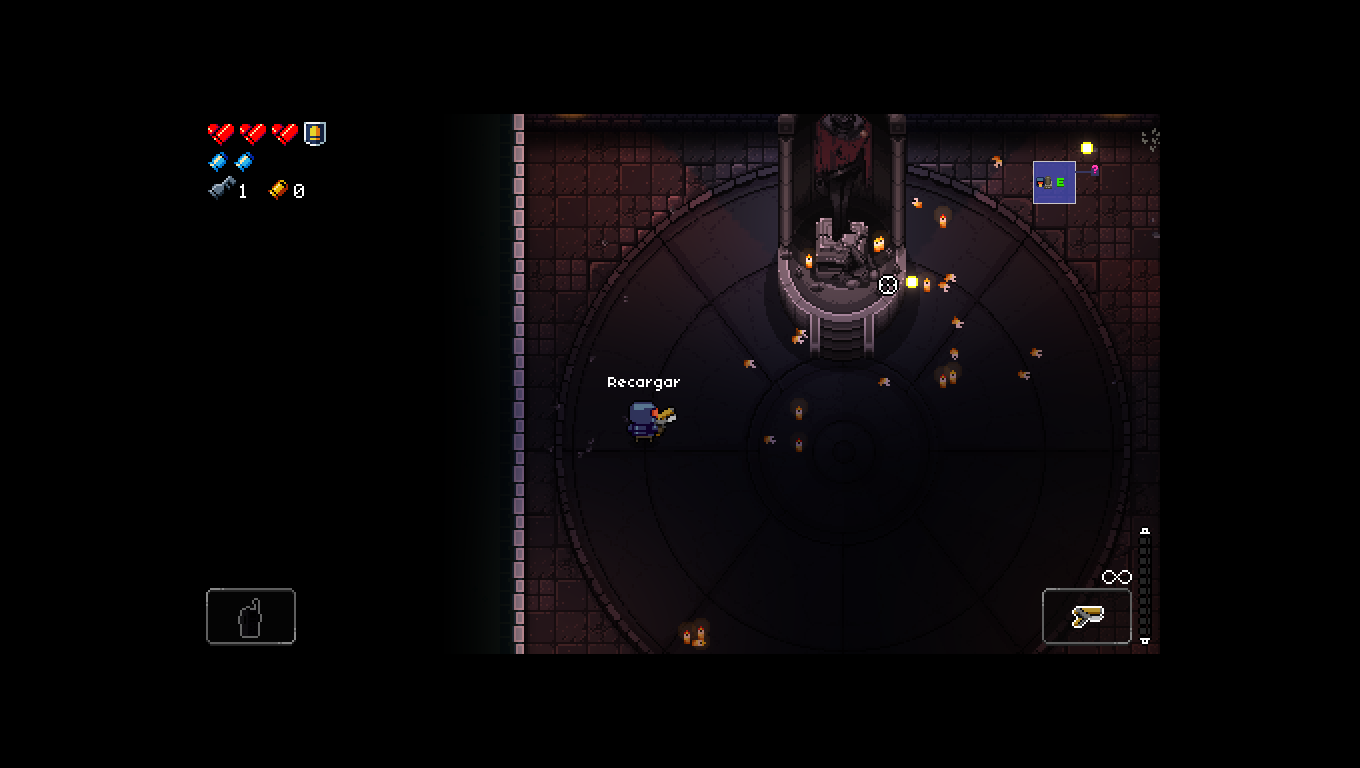Click the minimap room display
Viewport: 1360px width, 768px height.
[1054, 182]
